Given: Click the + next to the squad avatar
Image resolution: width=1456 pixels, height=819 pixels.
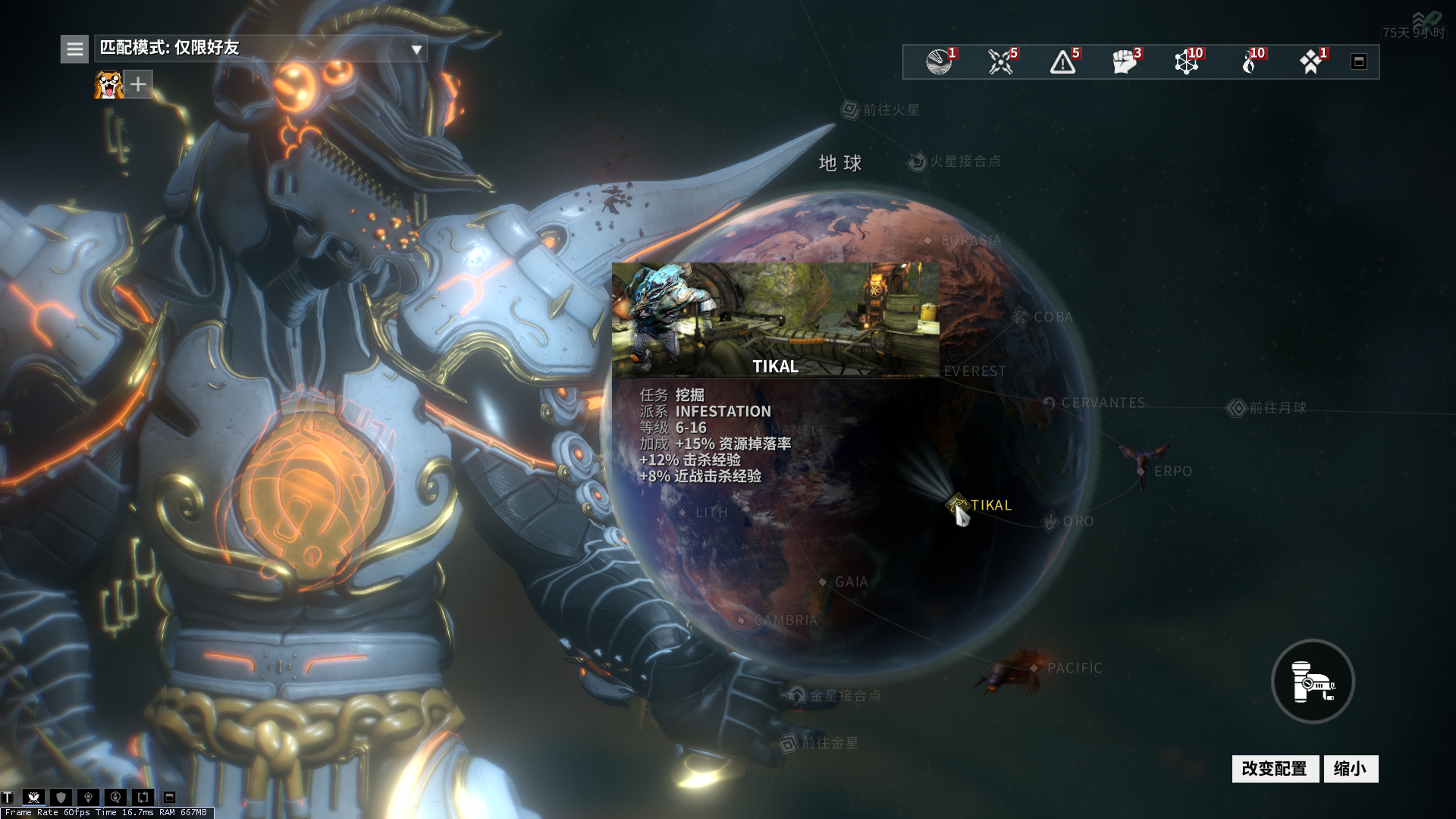Looking at the screenshot, I should (x=137, y=84).
